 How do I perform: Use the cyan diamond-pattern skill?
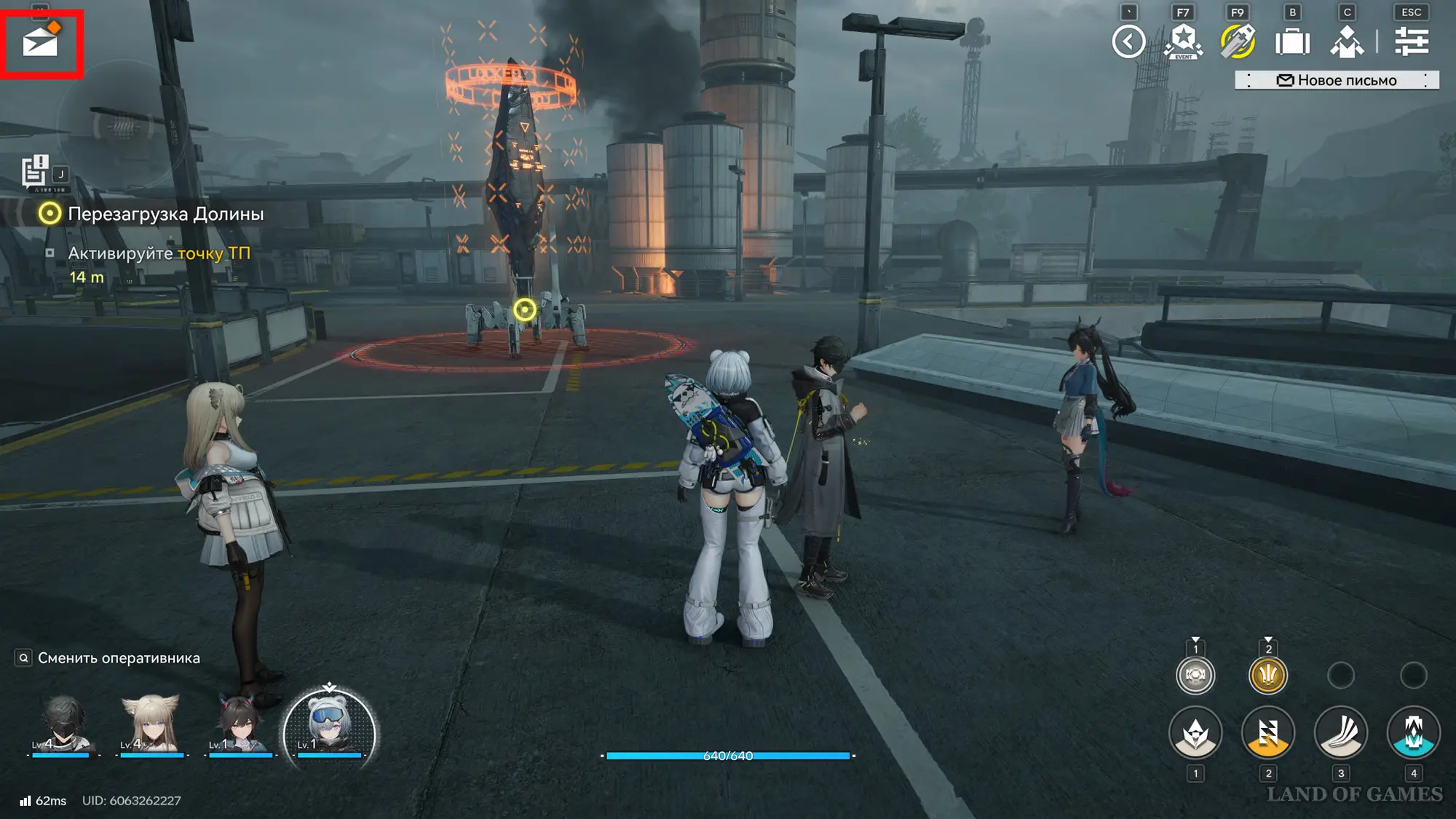[1414, 733]
